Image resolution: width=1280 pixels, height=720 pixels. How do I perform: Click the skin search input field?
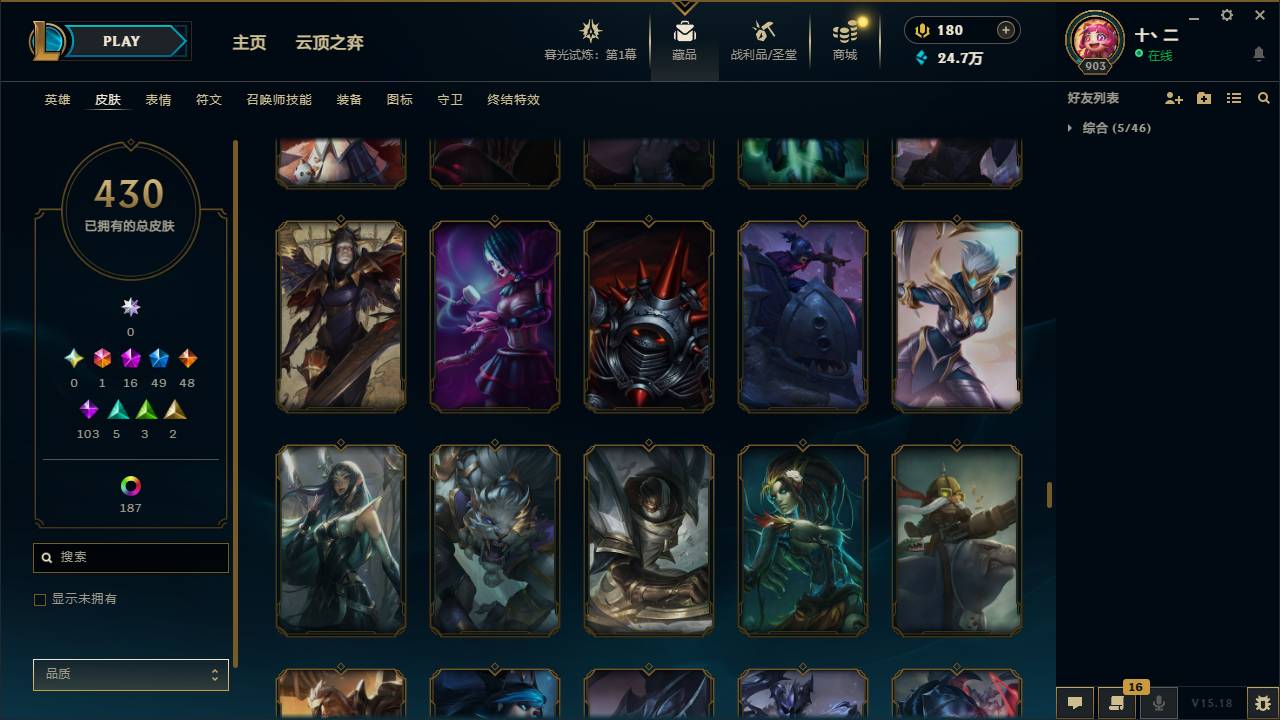[130, 557]
